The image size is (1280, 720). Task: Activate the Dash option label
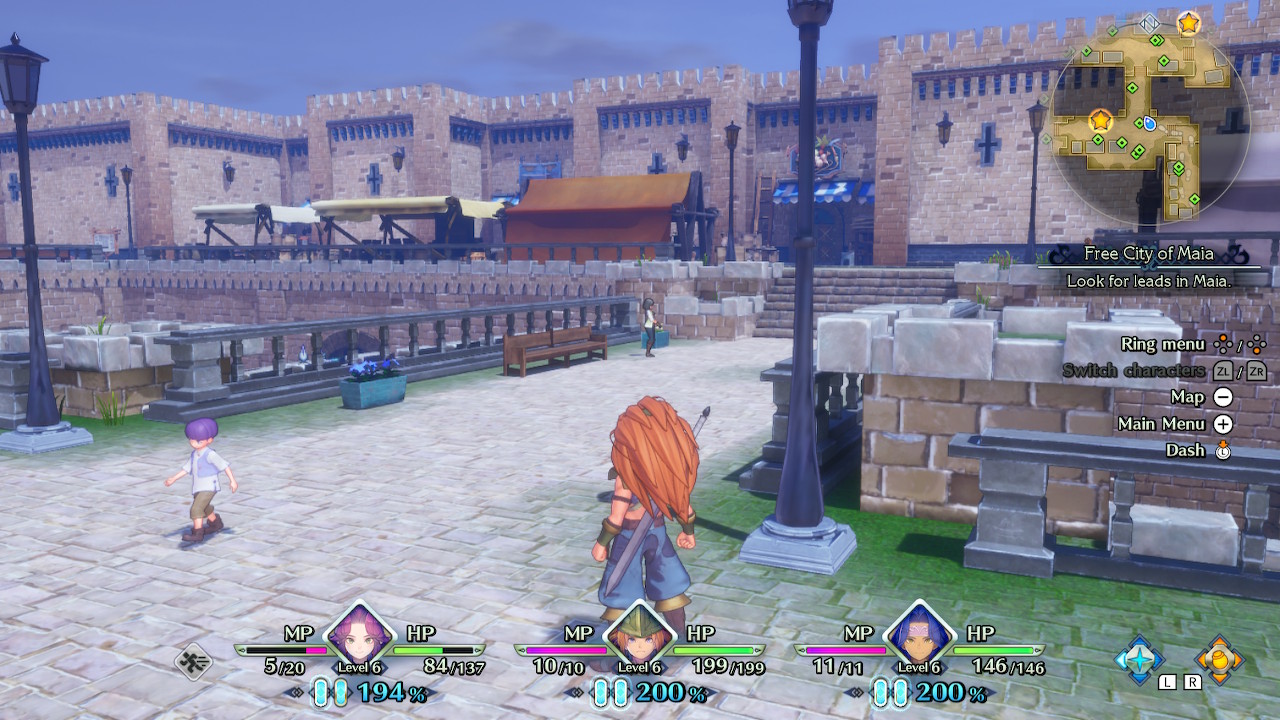click(1185, 450)
